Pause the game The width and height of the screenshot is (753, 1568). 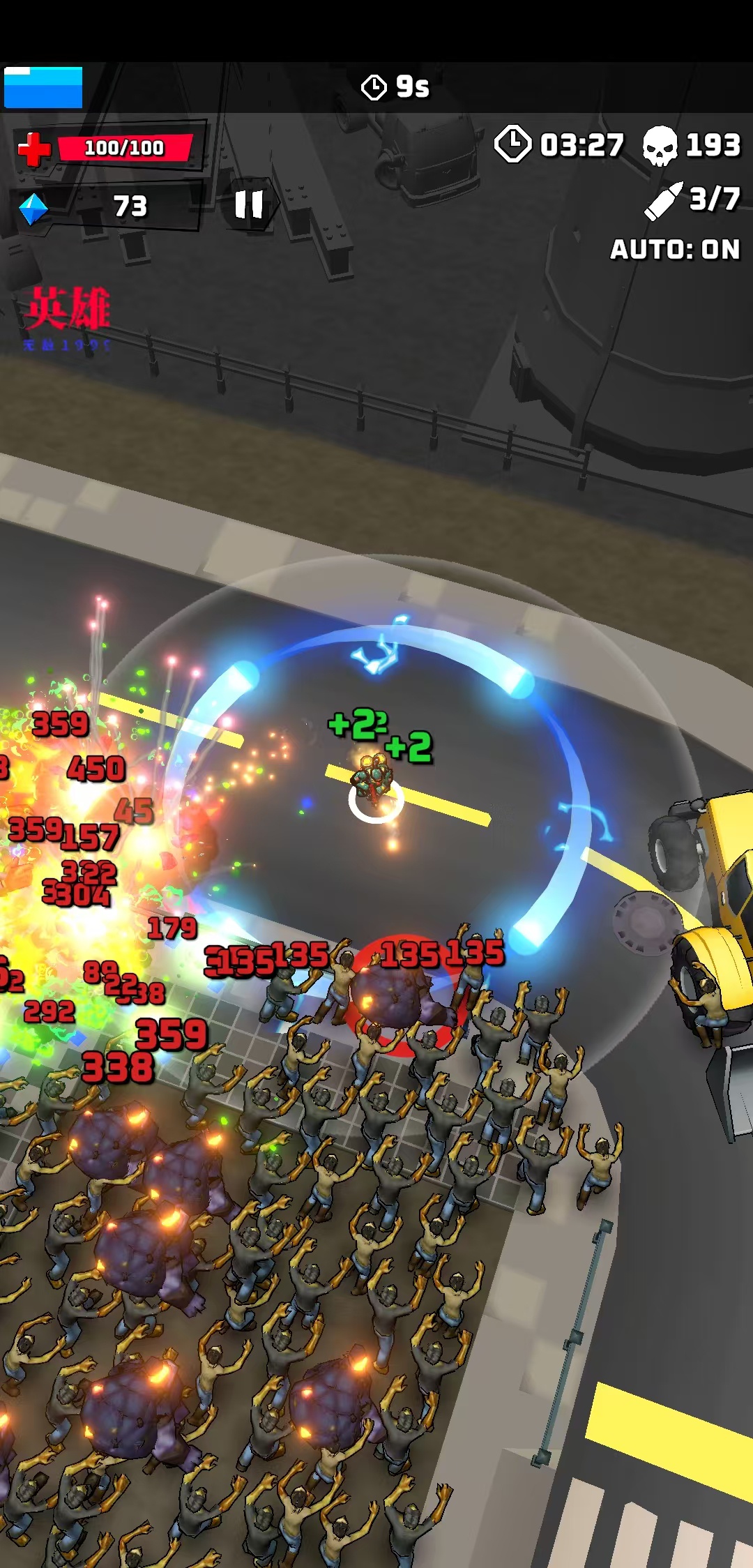tap(249, 205)
